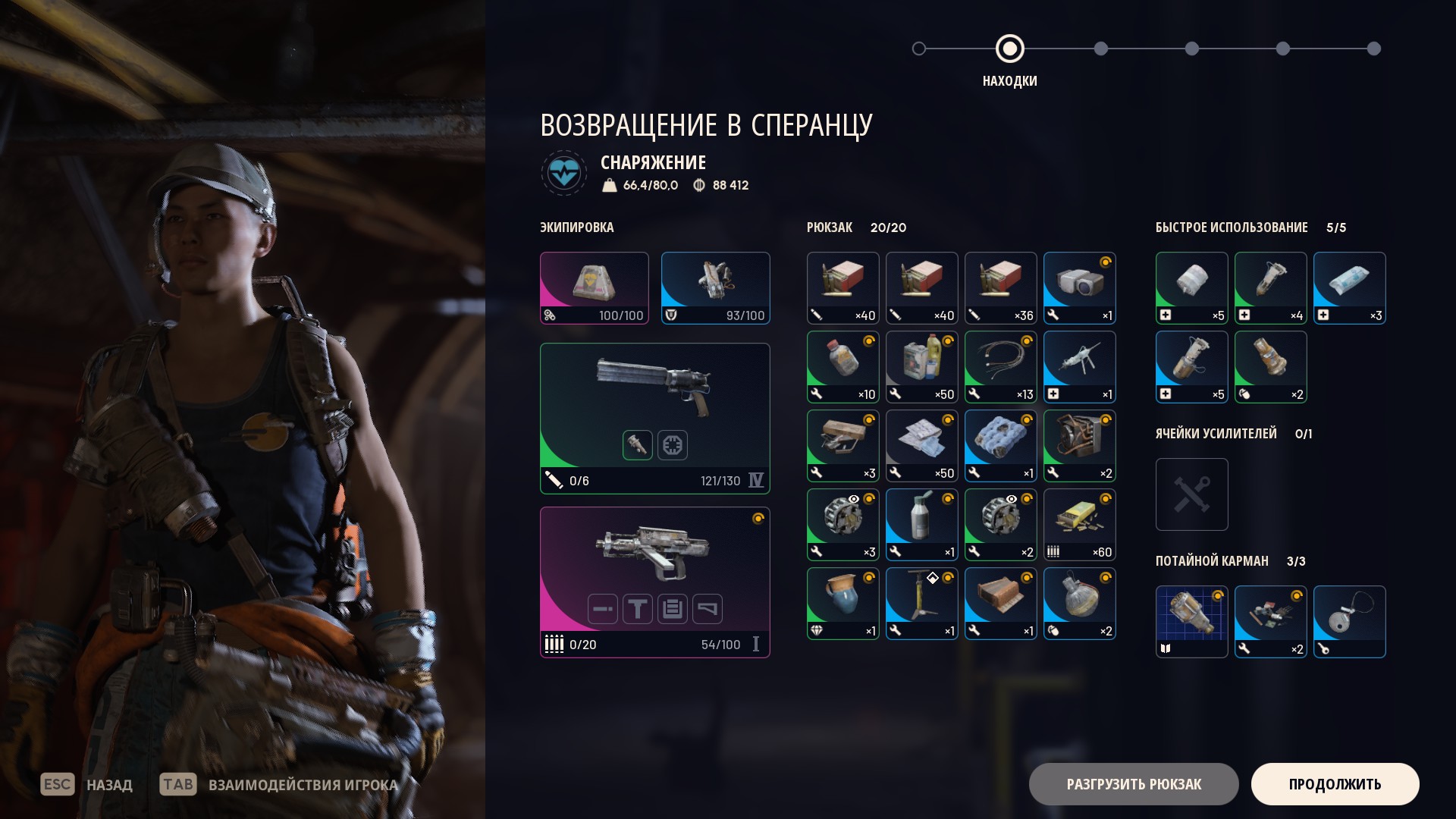The image size is (1456, 819).
Task: Select the НАХОДКИ stage node on the progress bar
Action: coord(1009,49)
